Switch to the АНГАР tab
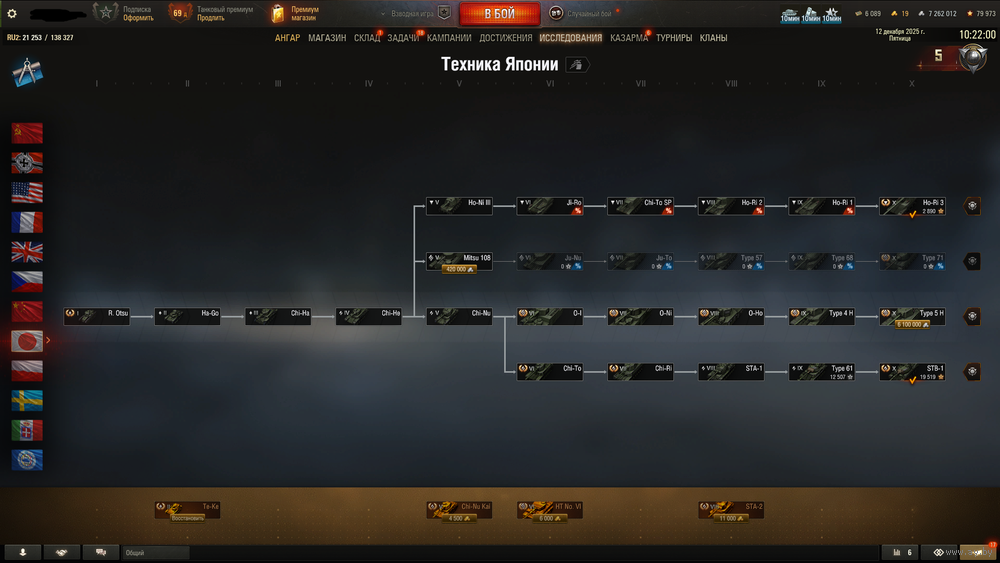 pyautogui.click(x=287, y=38)
